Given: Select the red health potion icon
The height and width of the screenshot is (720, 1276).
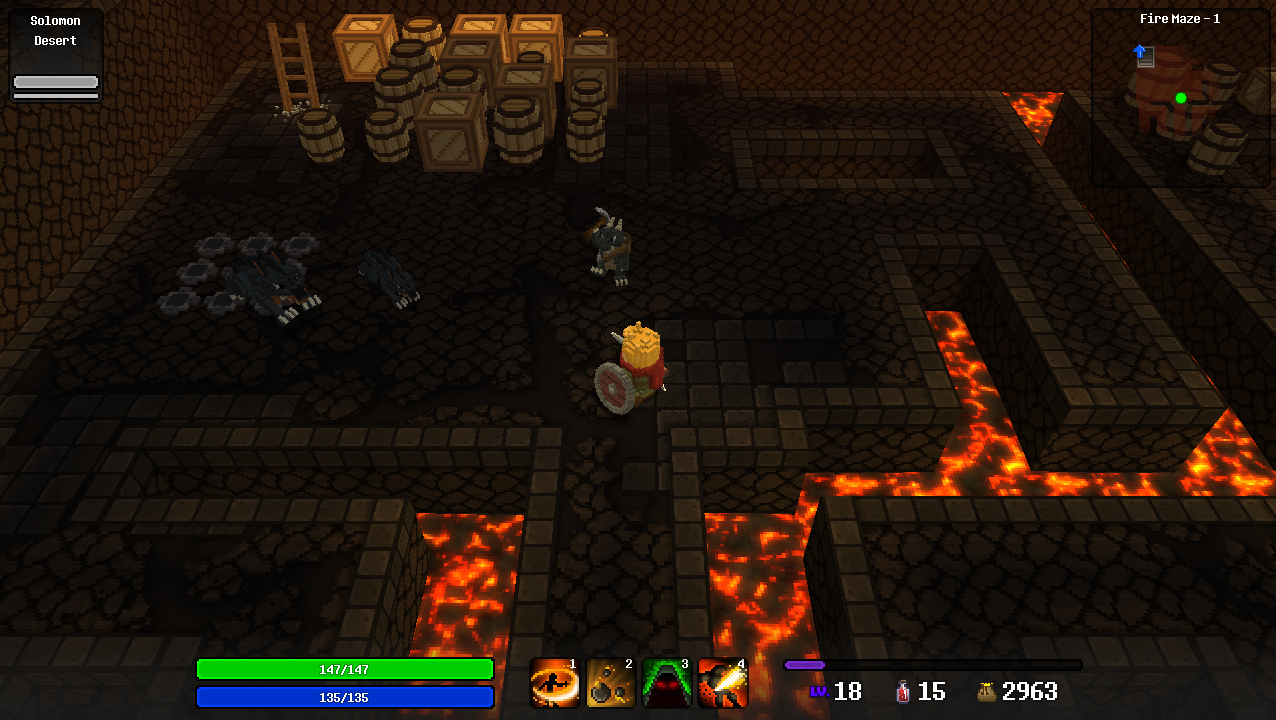Looking at the screenshot, I should pyautogui.click(x=903, y=691).
